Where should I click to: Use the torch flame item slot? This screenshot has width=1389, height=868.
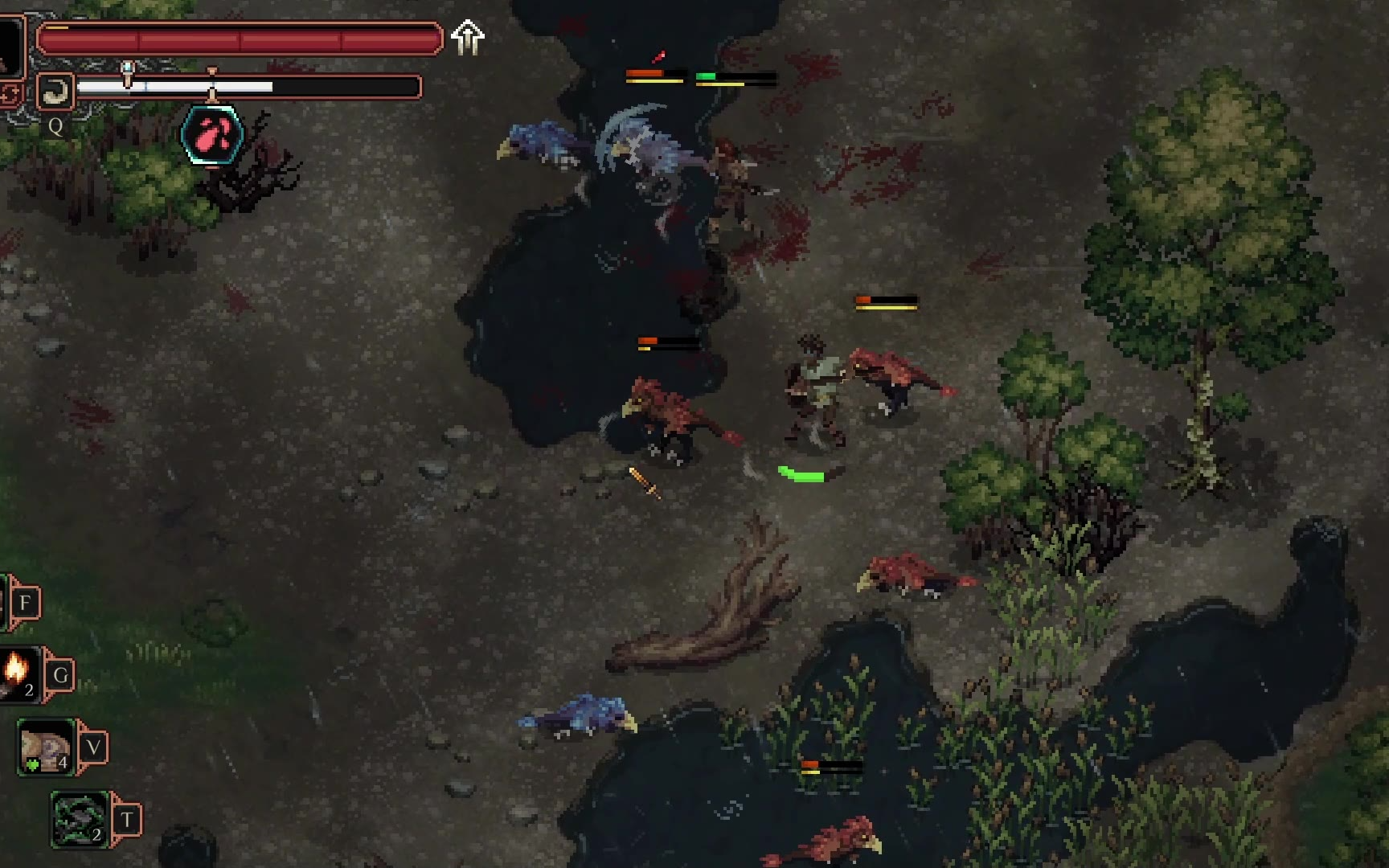click(18, 673)
